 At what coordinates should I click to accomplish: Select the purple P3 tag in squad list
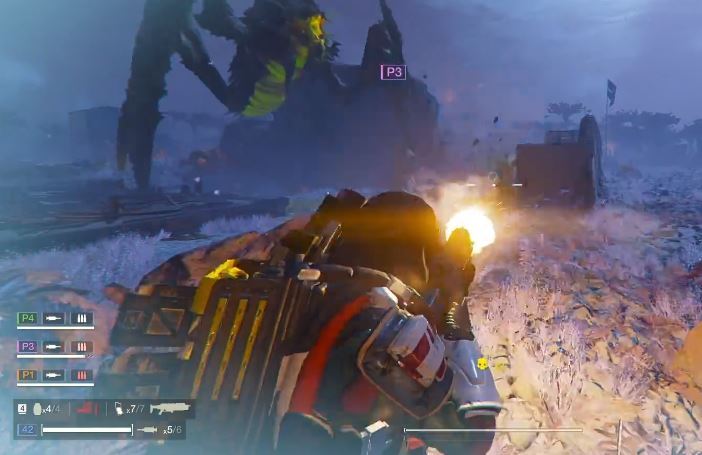point(28,347)
